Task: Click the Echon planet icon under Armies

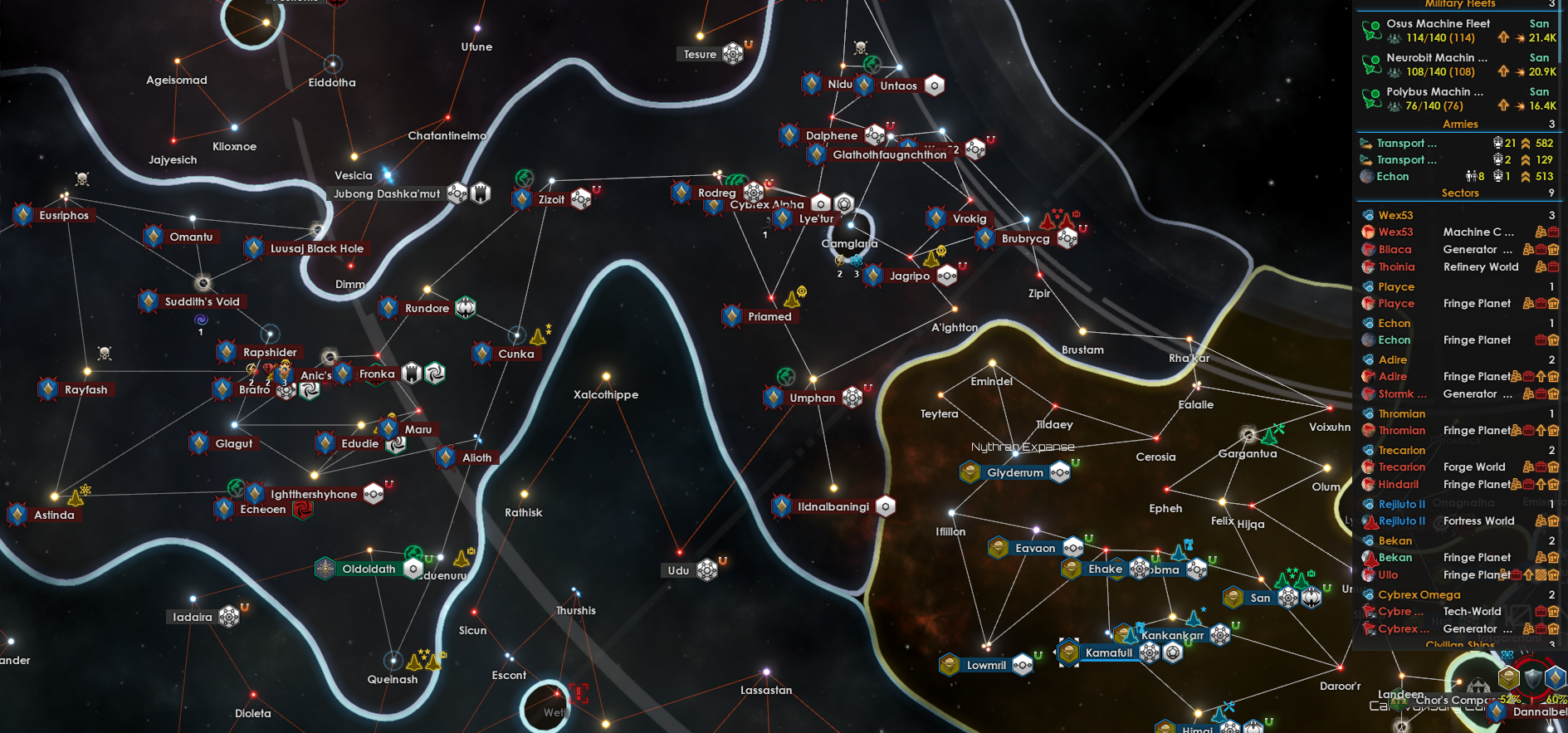Action: pyautogui.click(x=1367, y=177)
